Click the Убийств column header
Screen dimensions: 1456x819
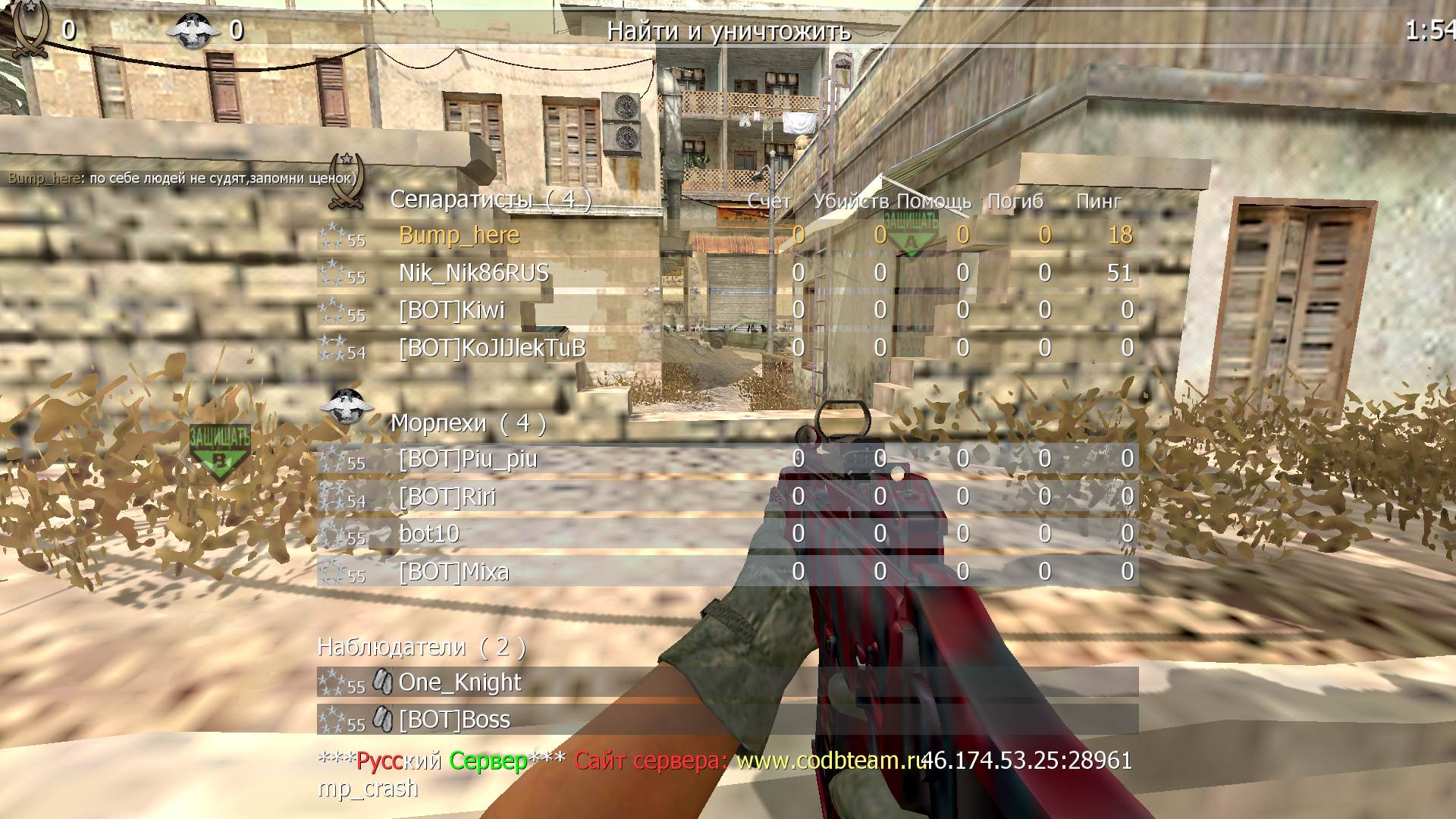(850, 201)
